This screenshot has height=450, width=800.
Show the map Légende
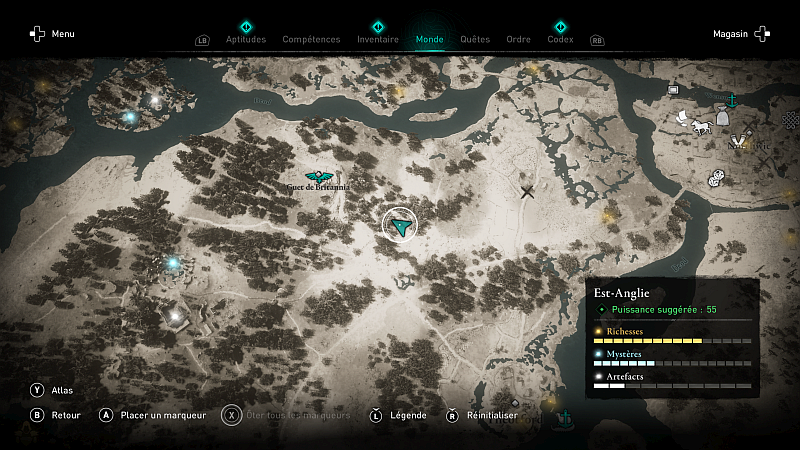pyautogui.click(x=398, y=415)
